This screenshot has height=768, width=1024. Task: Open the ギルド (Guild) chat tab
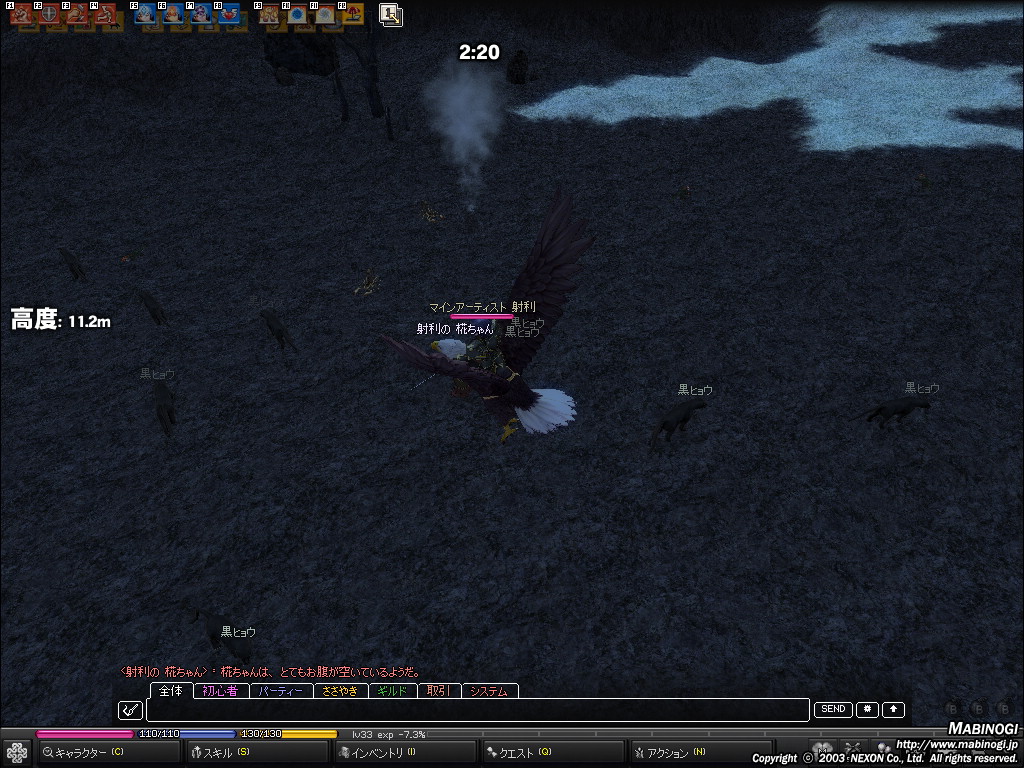(392, 691)
